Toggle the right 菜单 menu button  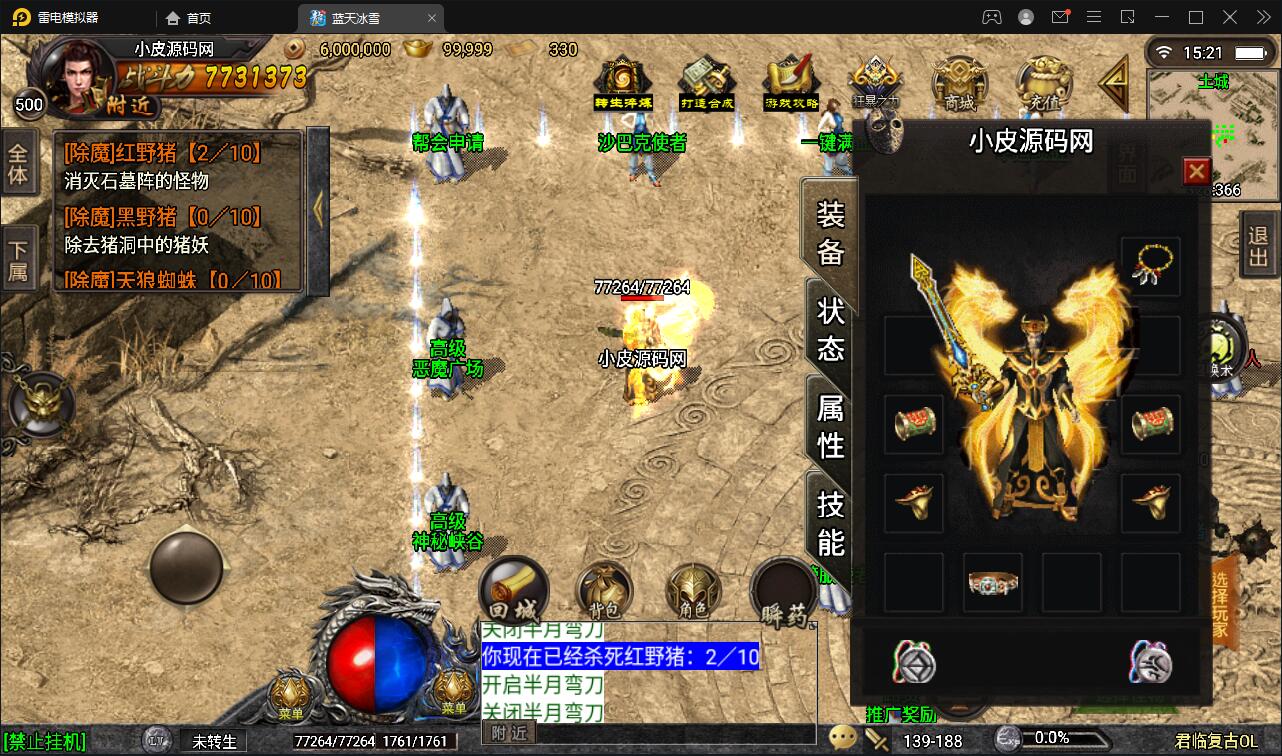[452, 692]
